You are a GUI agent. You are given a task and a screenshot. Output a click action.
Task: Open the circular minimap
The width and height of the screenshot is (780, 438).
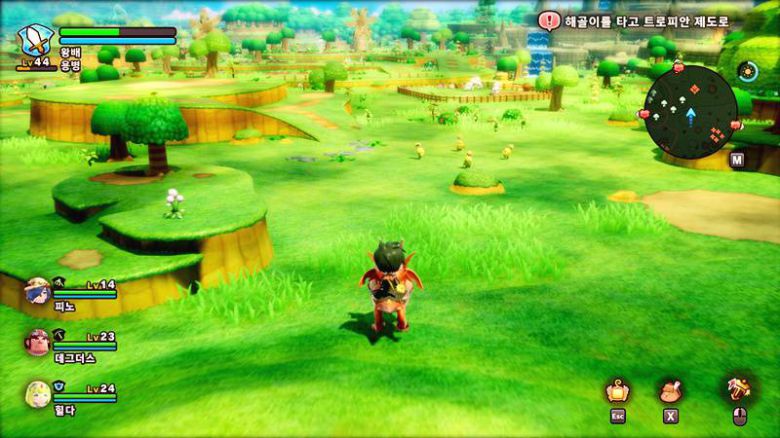690,112
